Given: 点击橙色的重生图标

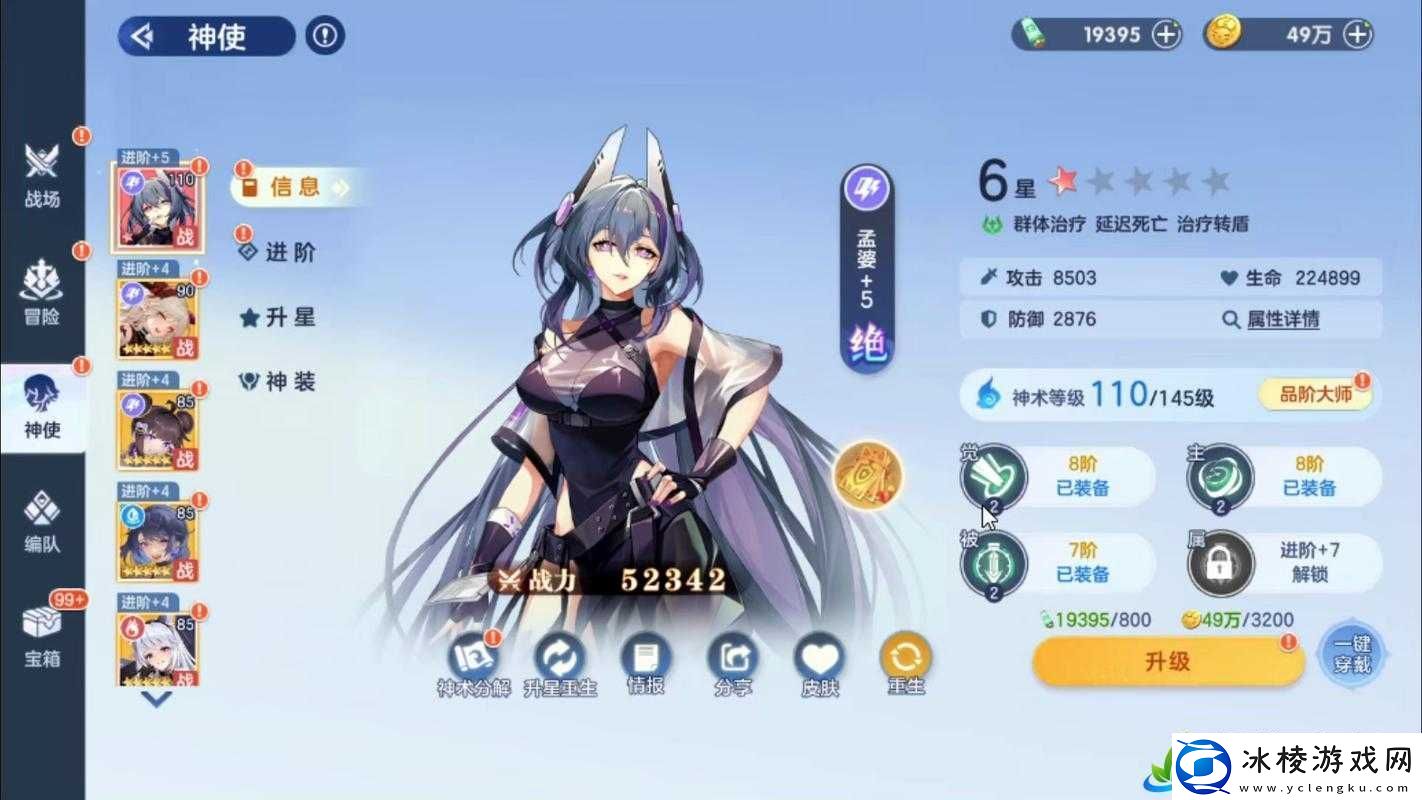Looking at the screenshot, I should [x=905, y=657].
